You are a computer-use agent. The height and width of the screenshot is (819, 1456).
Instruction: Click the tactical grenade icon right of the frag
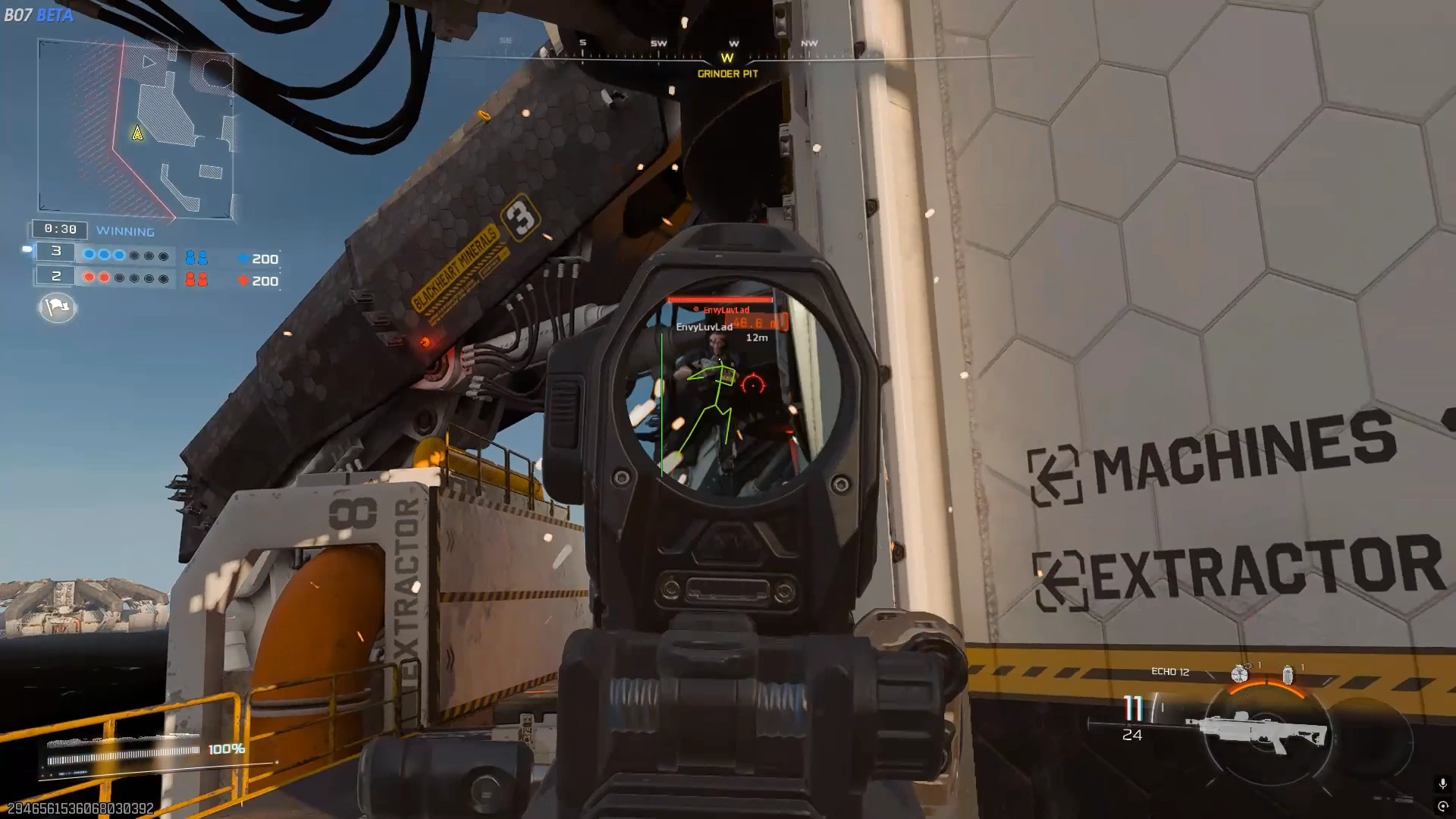pyautogui.click(x=1288, y=674)
